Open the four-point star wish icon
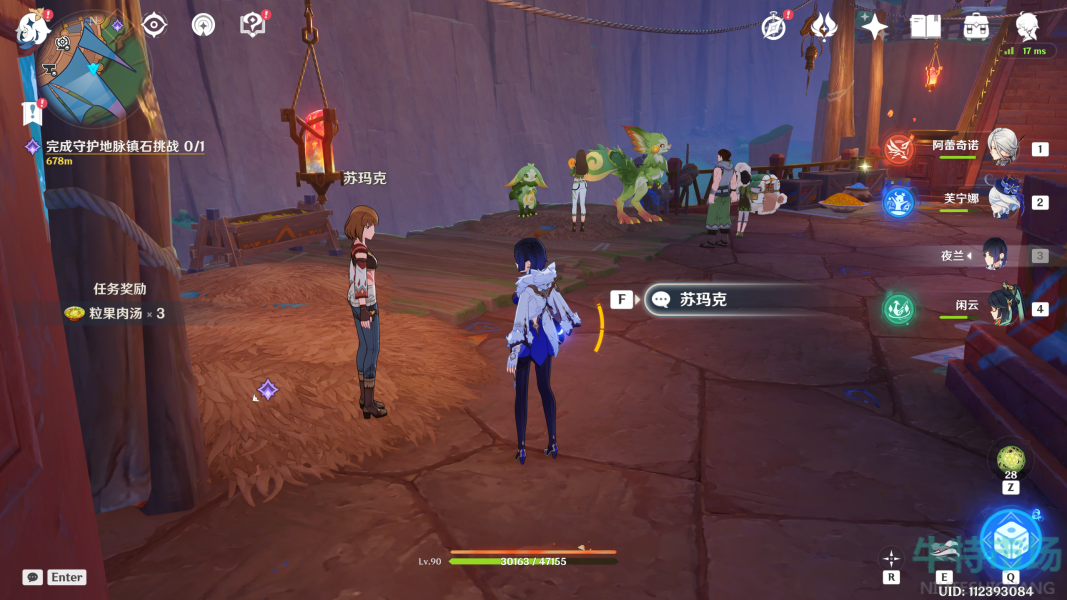Screen dimensions: 1067x600 (x=874, y=26)
